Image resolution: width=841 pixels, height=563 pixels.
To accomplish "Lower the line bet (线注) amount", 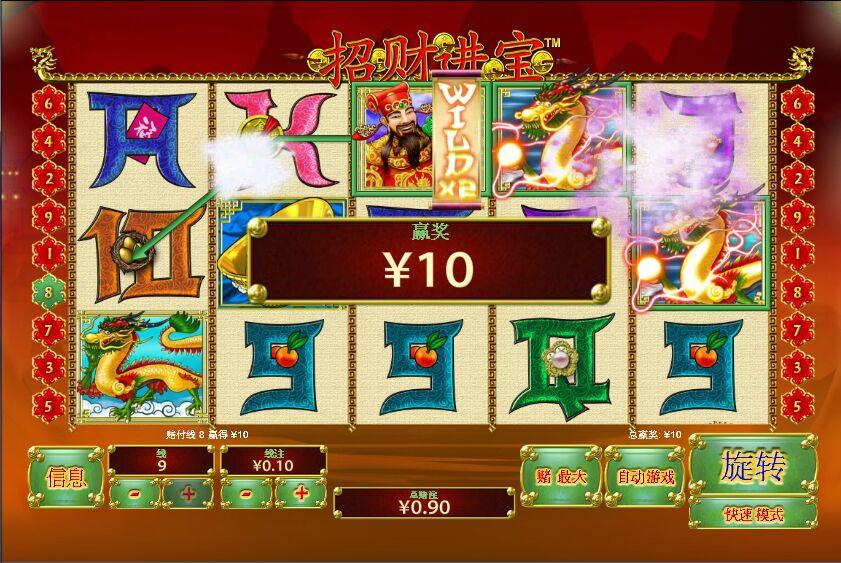I will [x=246, y=492].
